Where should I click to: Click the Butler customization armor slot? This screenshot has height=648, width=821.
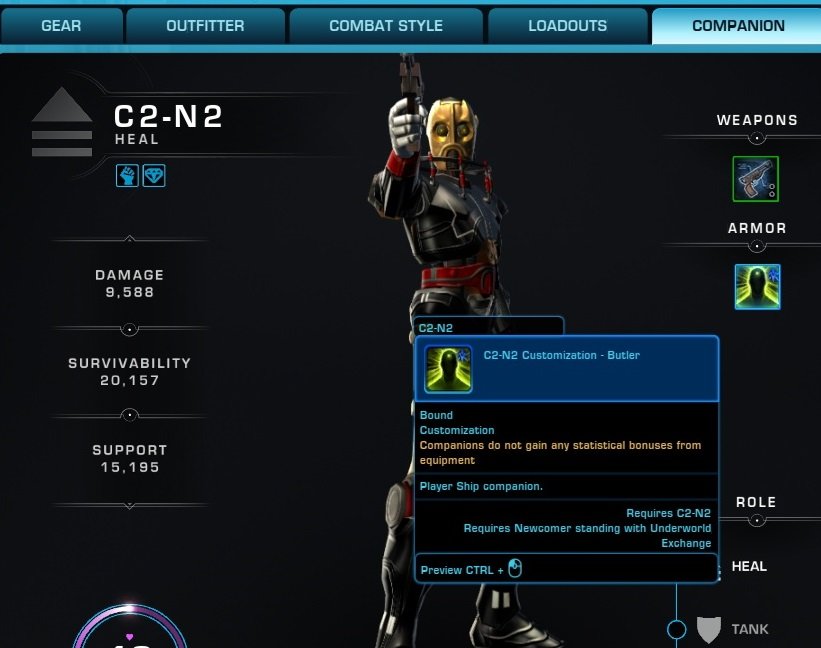[757, 287]
